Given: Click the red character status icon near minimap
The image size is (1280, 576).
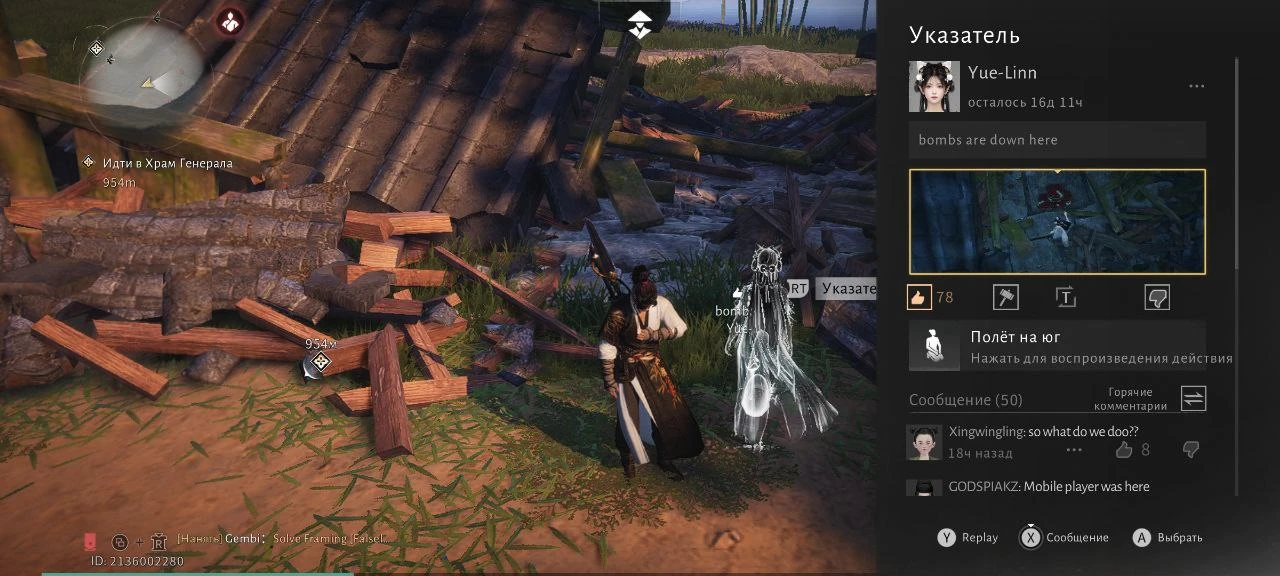Looking at the screenshot, I should [231, 20].
